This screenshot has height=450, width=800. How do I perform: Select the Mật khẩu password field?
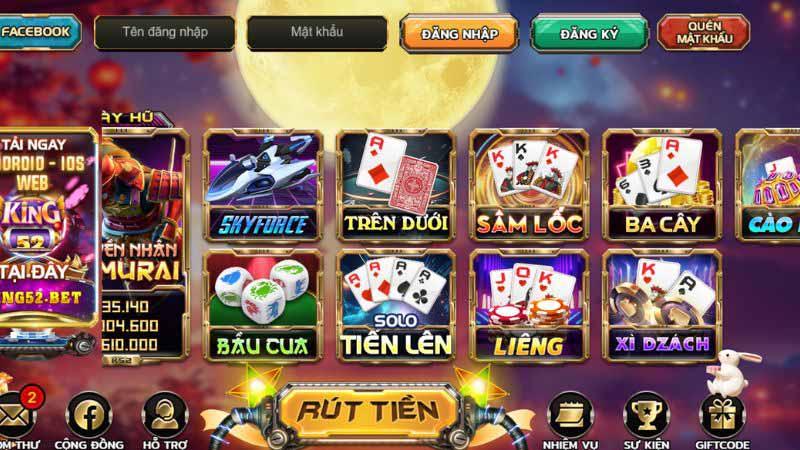[x=317, y=32]
